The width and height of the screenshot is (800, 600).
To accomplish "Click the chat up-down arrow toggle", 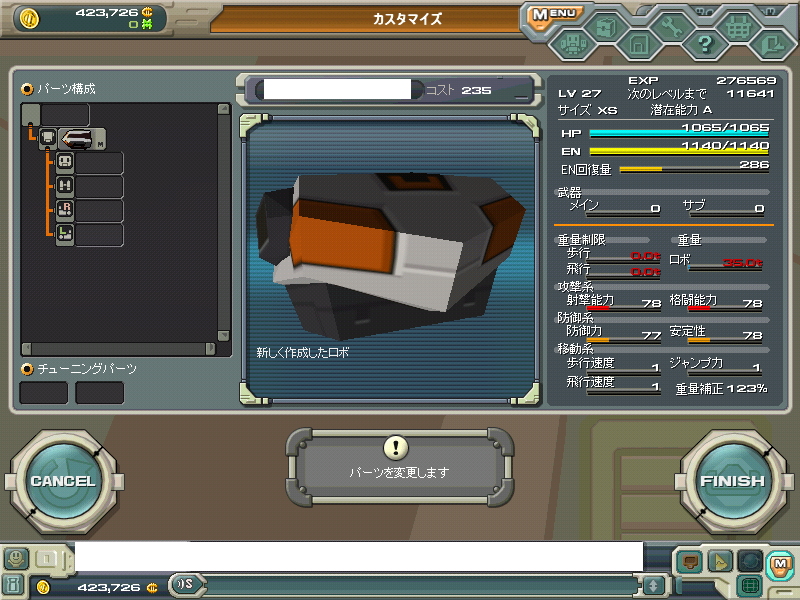I will [x=653, y=586].
